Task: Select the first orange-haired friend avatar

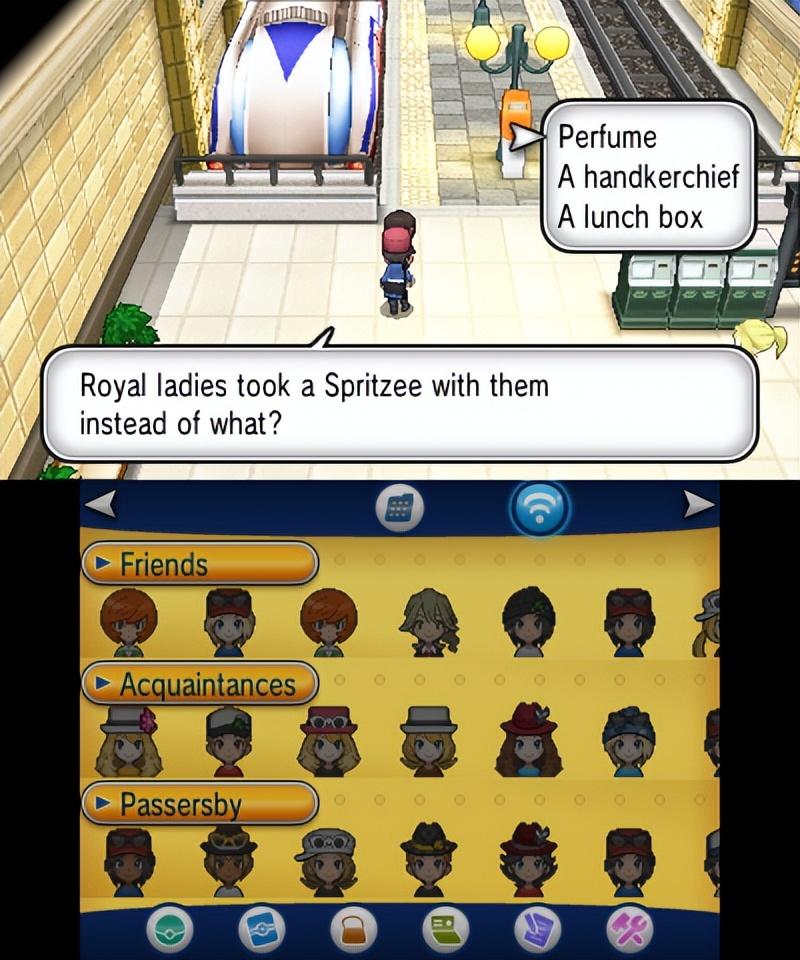Action: [128, 622]
